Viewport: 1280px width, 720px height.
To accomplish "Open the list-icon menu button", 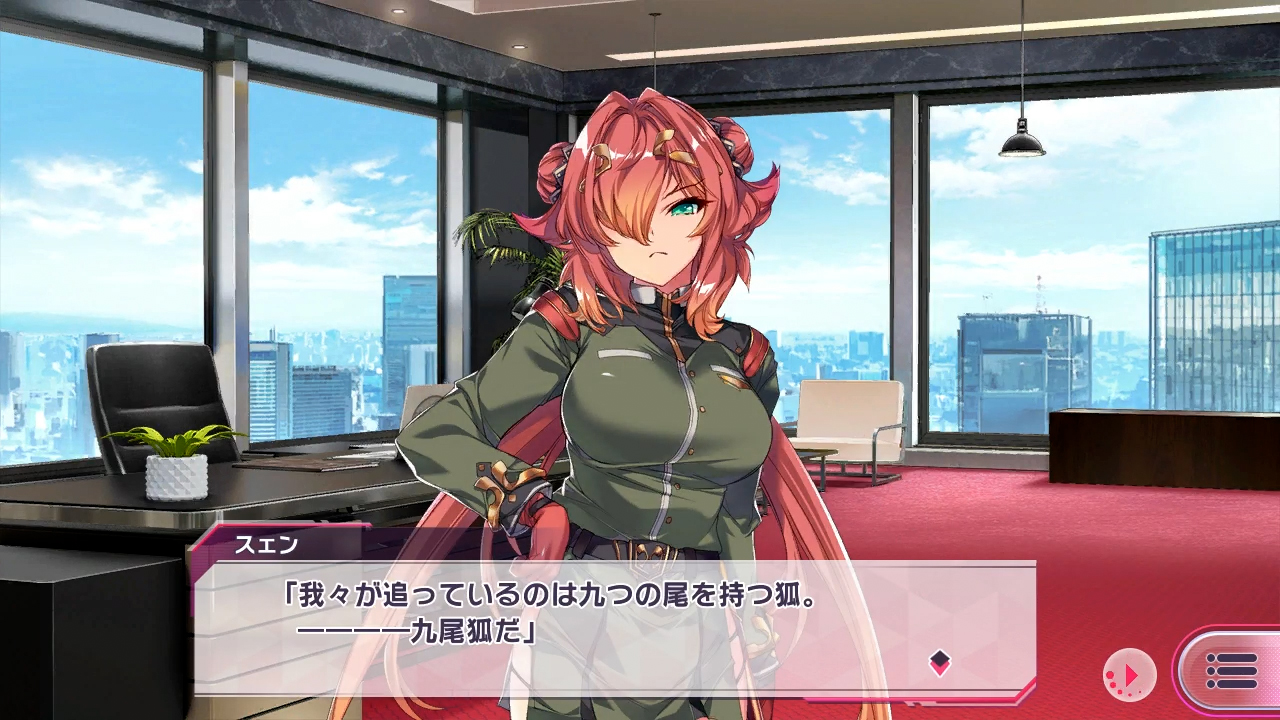I will [x=1231, y=671].
